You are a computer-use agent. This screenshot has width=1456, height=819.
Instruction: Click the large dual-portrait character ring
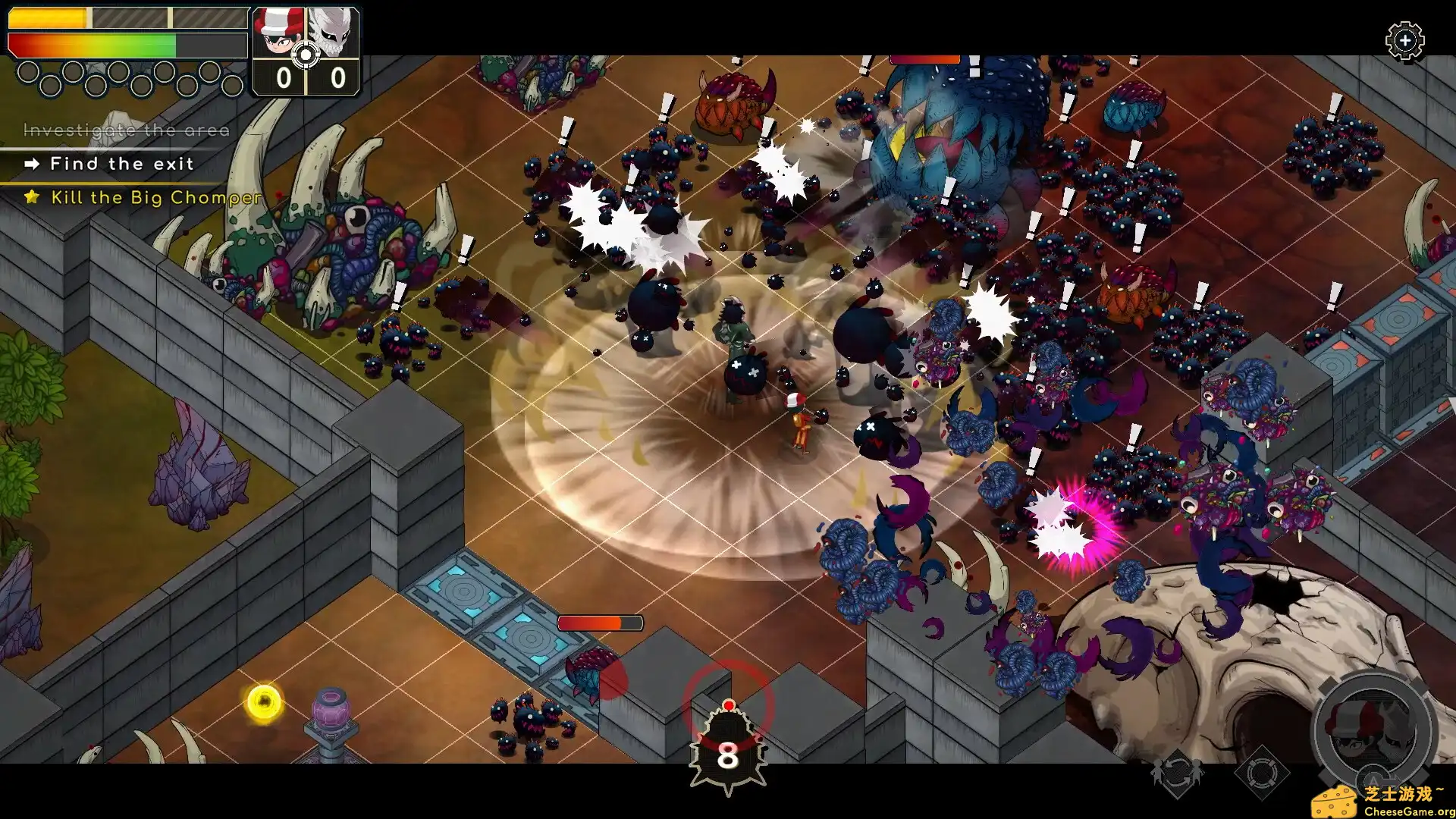pos(1373,730)
